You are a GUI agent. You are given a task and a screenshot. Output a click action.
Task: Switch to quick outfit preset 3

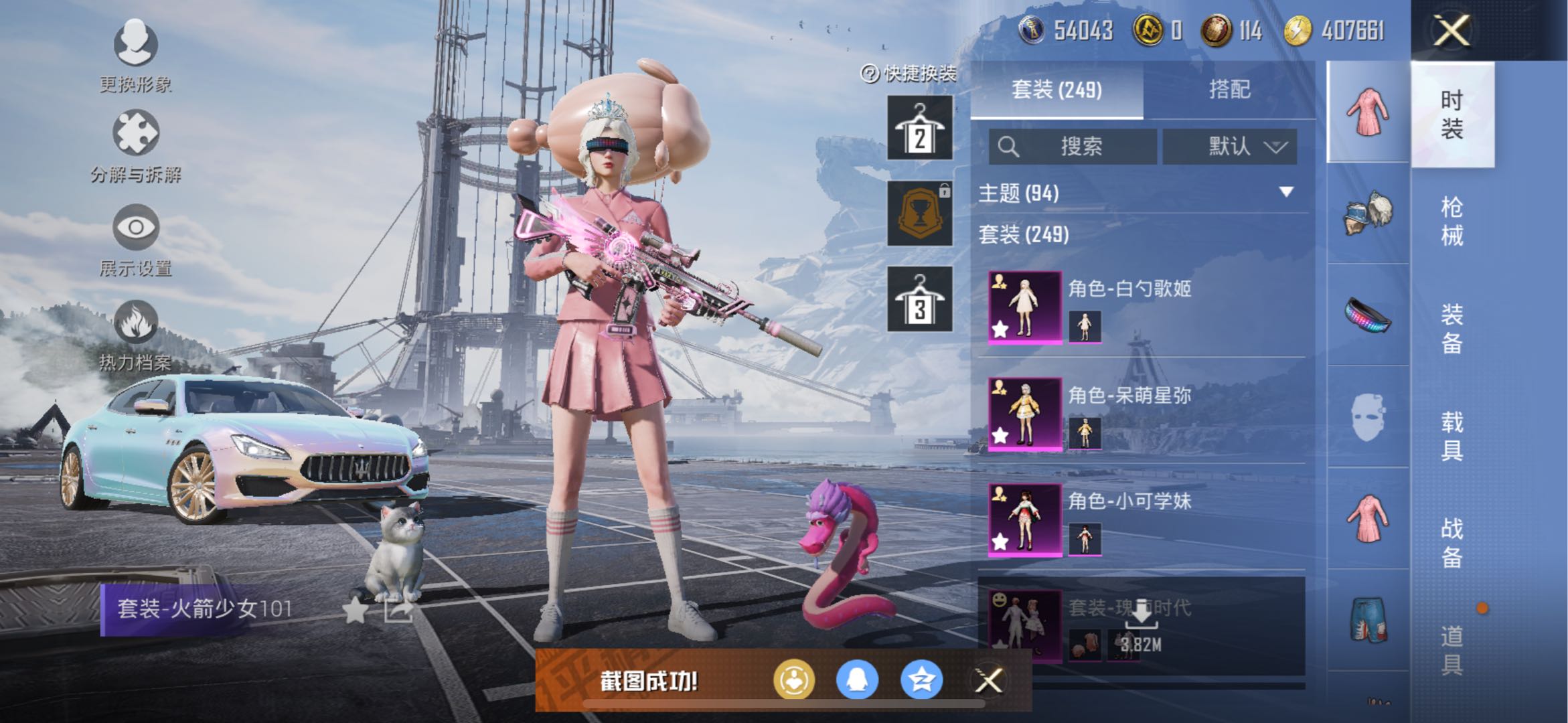pyautogui.click(x=920, y=299)
